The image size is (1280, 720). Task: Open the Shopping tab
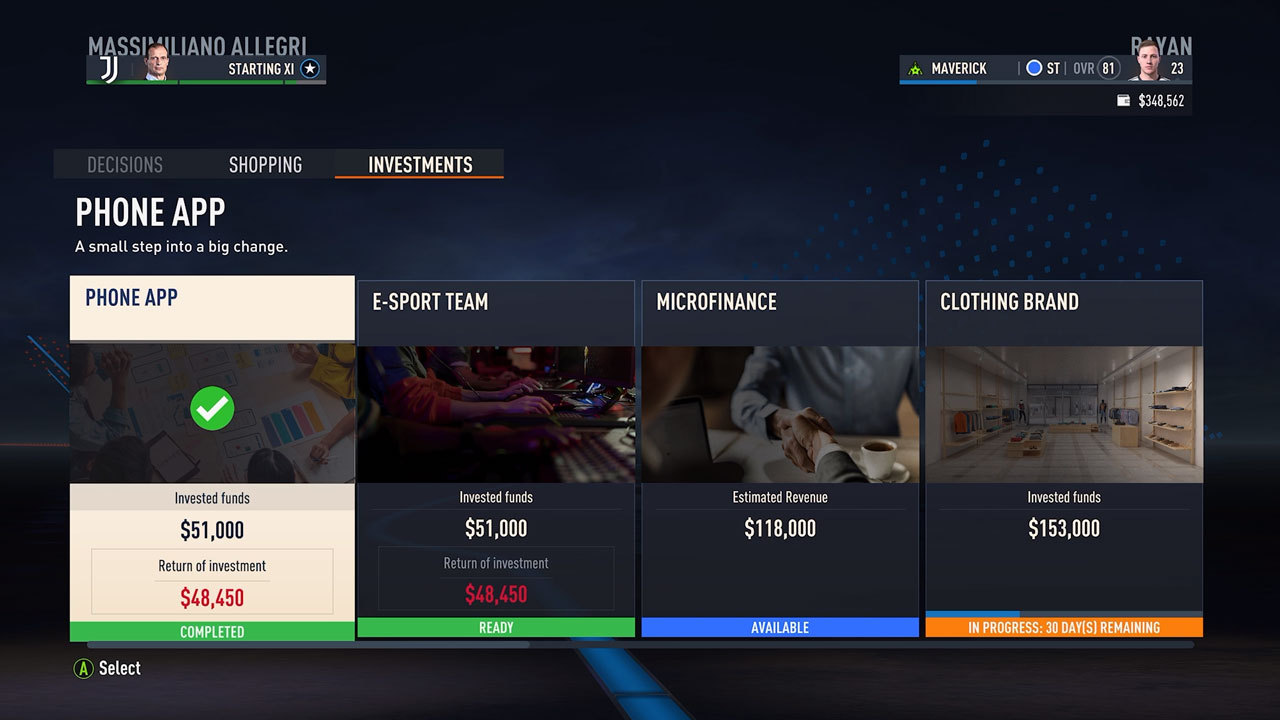point(265,165)
